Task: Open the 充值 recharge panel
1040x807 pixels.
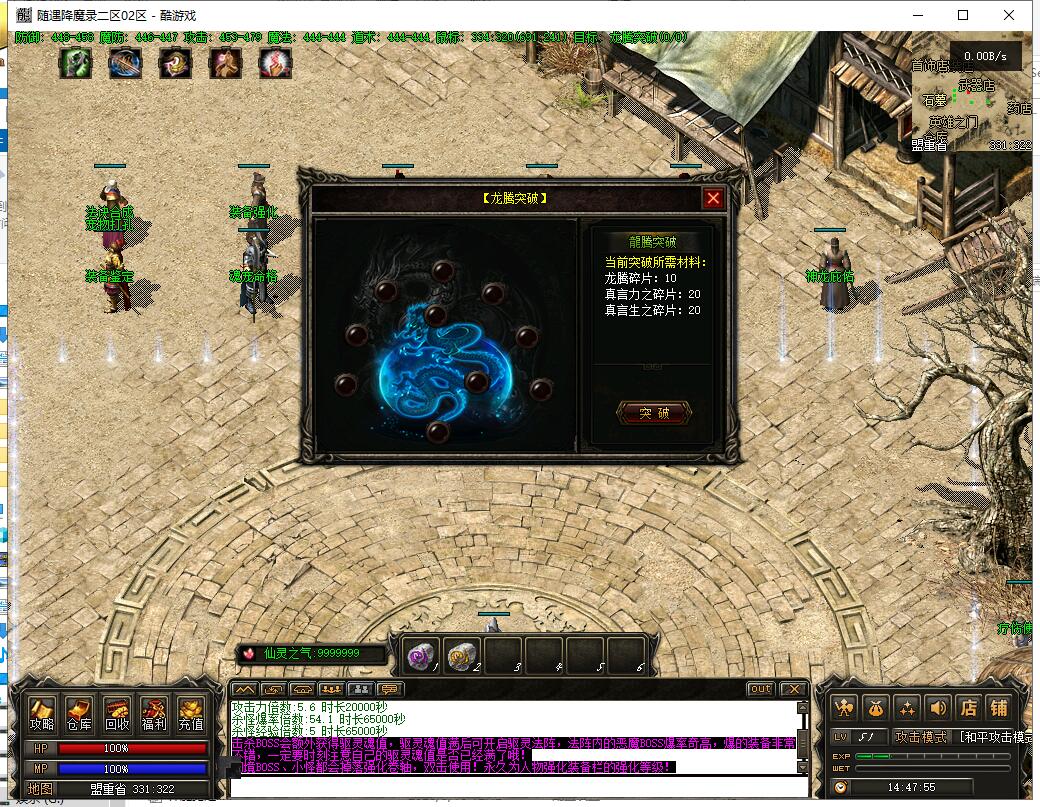Action: click(191, 714)
